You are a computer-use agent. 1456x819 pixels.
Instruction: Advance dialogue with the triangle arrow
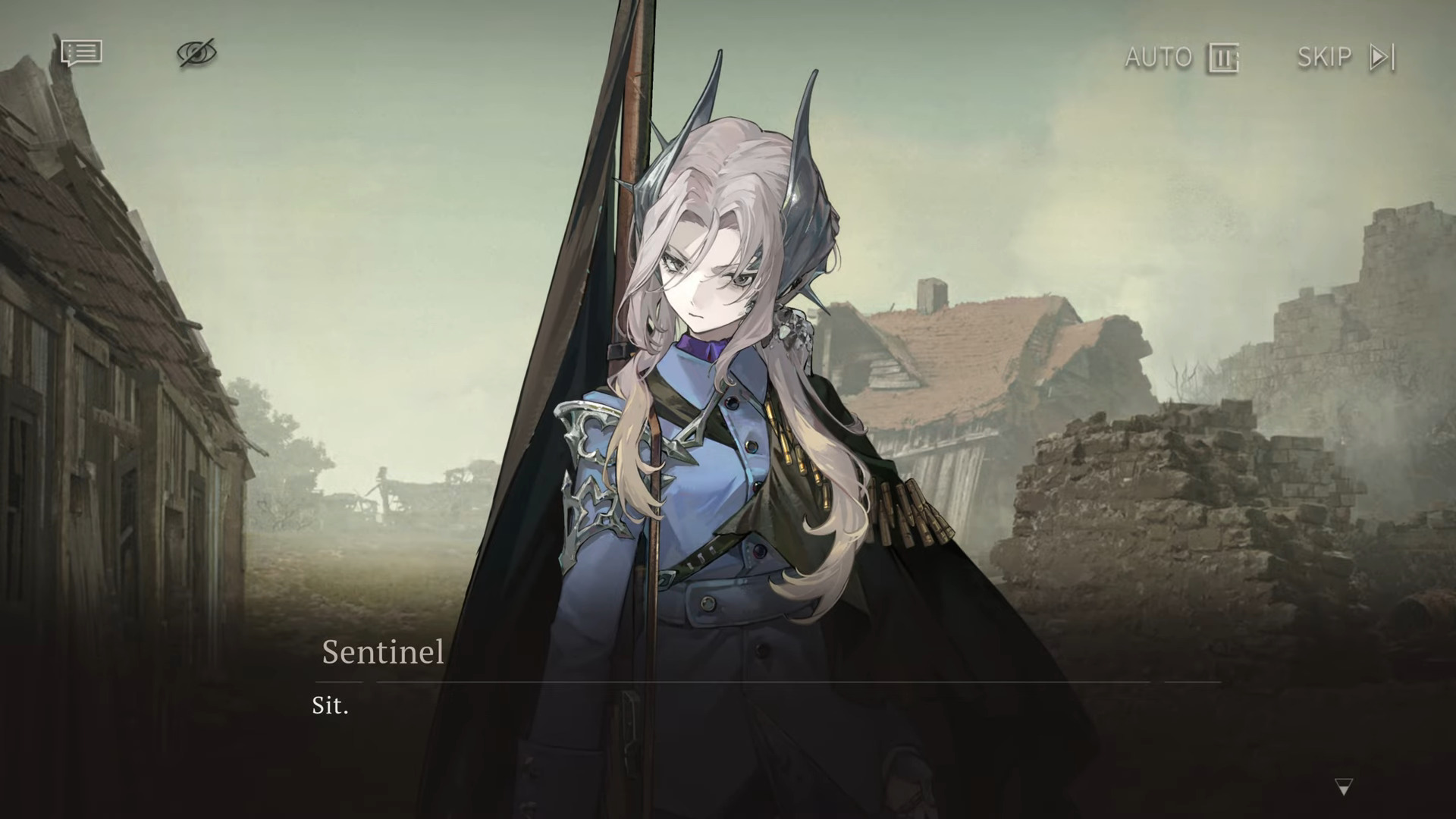(1343, 787)
